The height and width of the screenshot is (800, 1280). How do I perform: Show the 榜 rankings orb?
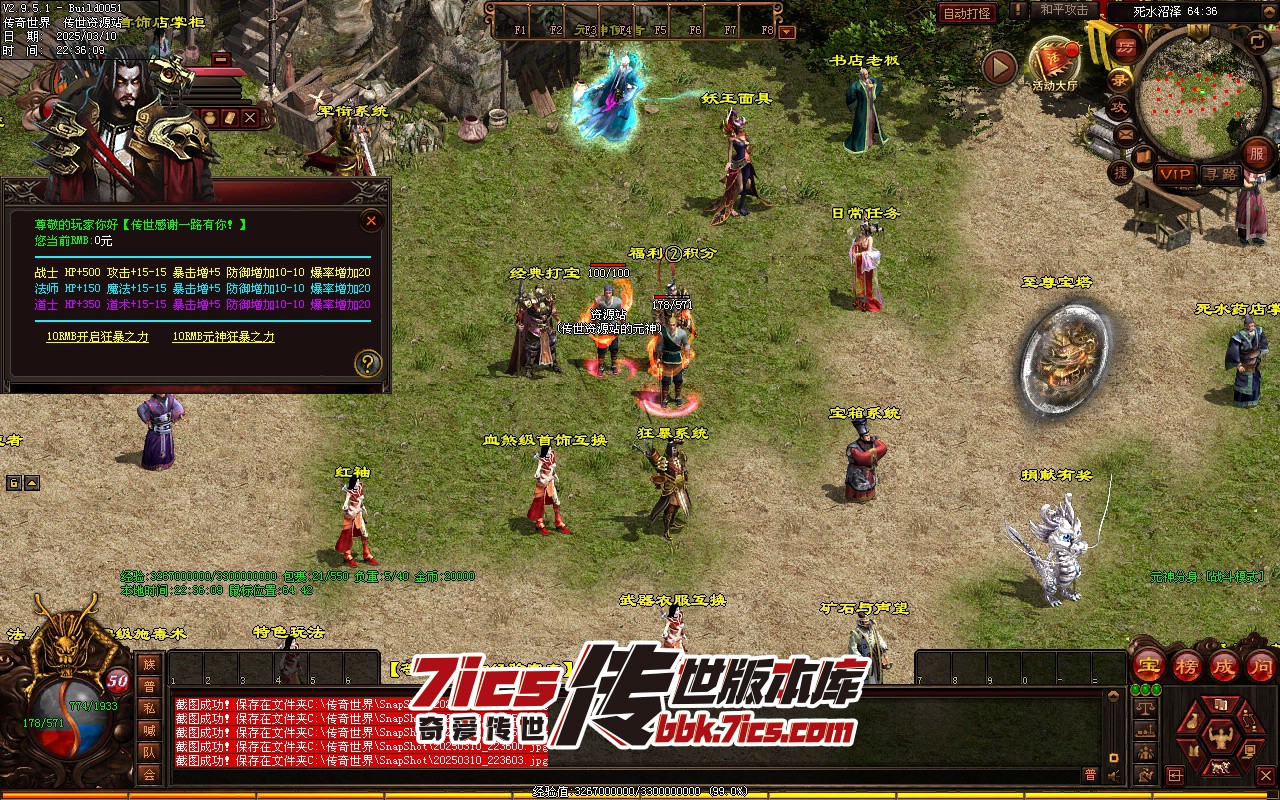click(1187, 665)
